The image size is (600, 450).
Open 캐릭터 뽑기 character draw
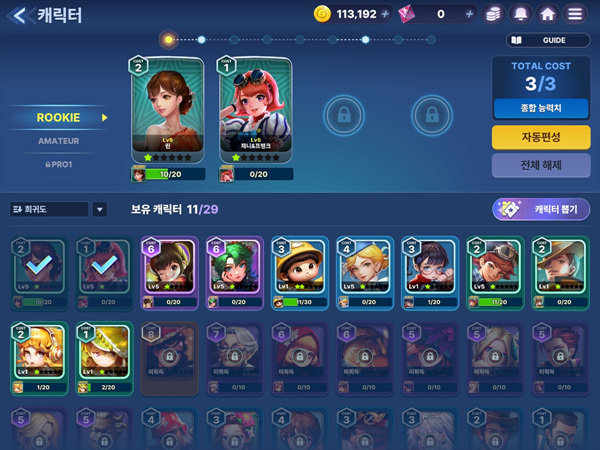541,209
